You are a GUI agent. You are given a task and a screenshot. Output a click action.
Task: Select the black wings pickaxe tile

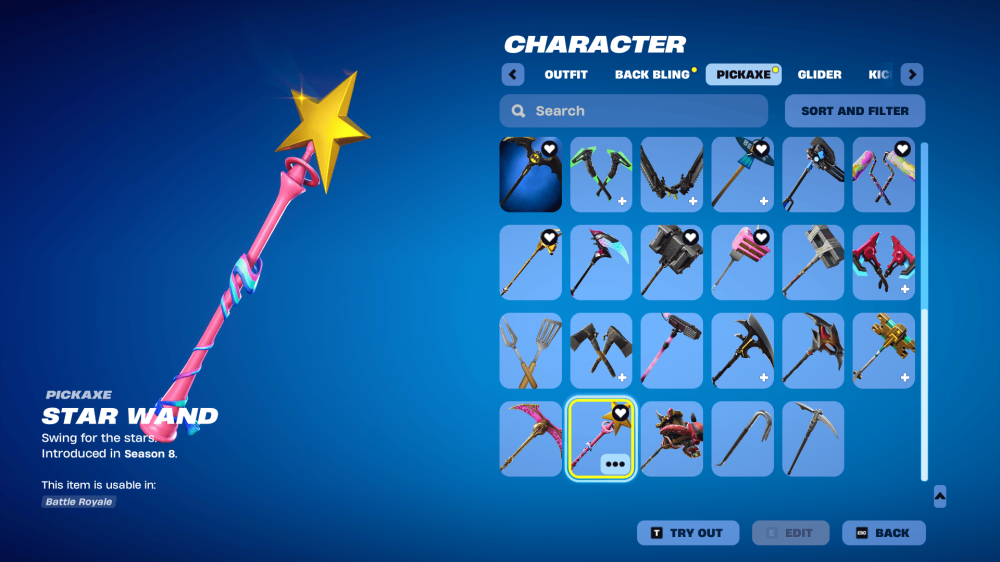(672, 175)
